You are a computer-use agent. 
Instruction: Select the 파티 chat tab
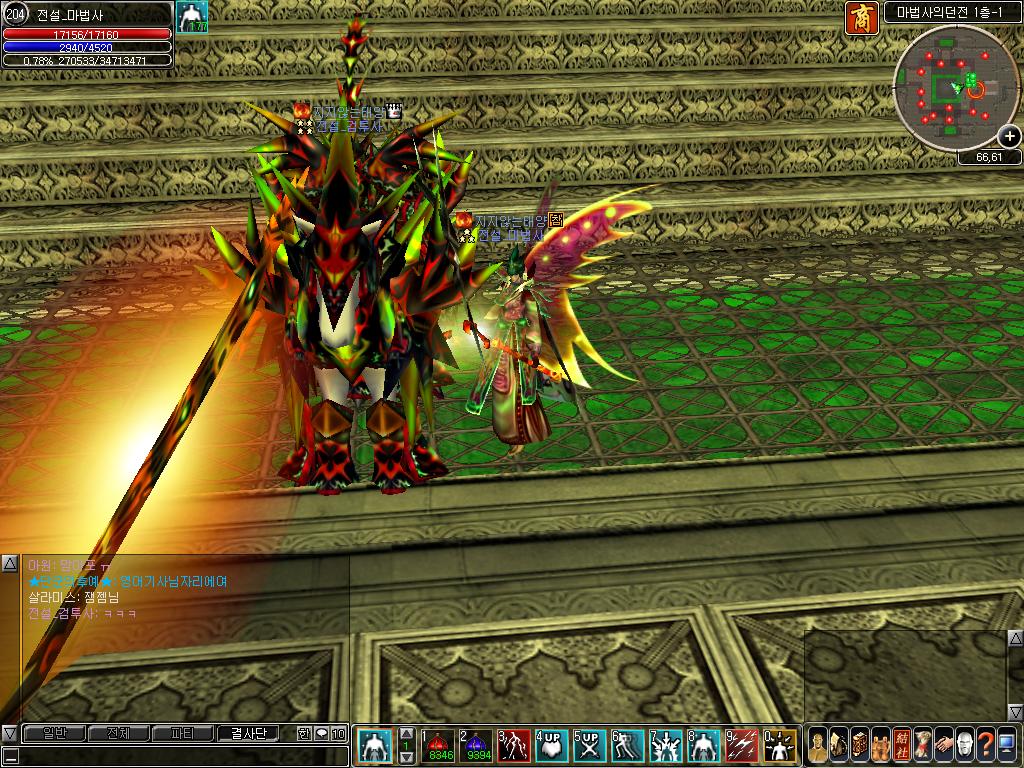click(183, 734)
